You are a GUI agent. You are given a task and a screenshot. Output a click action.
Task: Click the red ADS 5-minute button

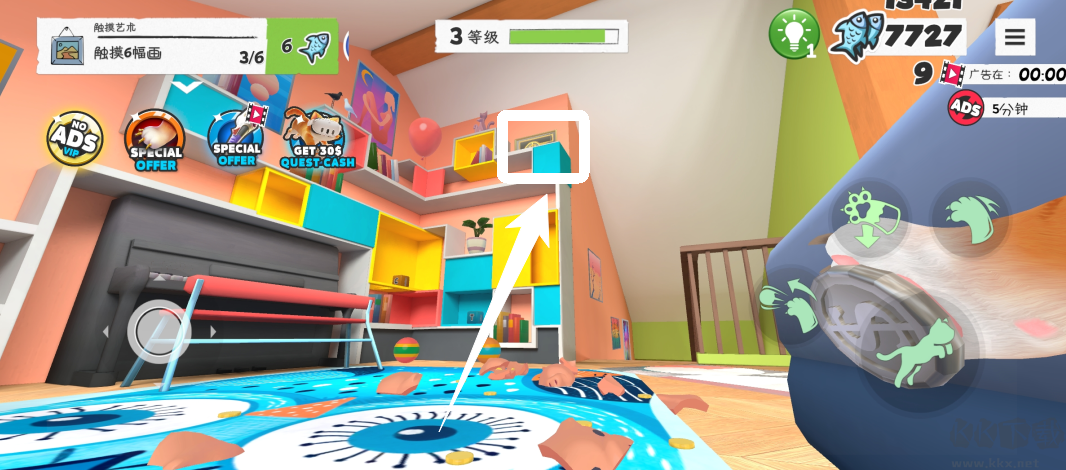click(966, 109)
